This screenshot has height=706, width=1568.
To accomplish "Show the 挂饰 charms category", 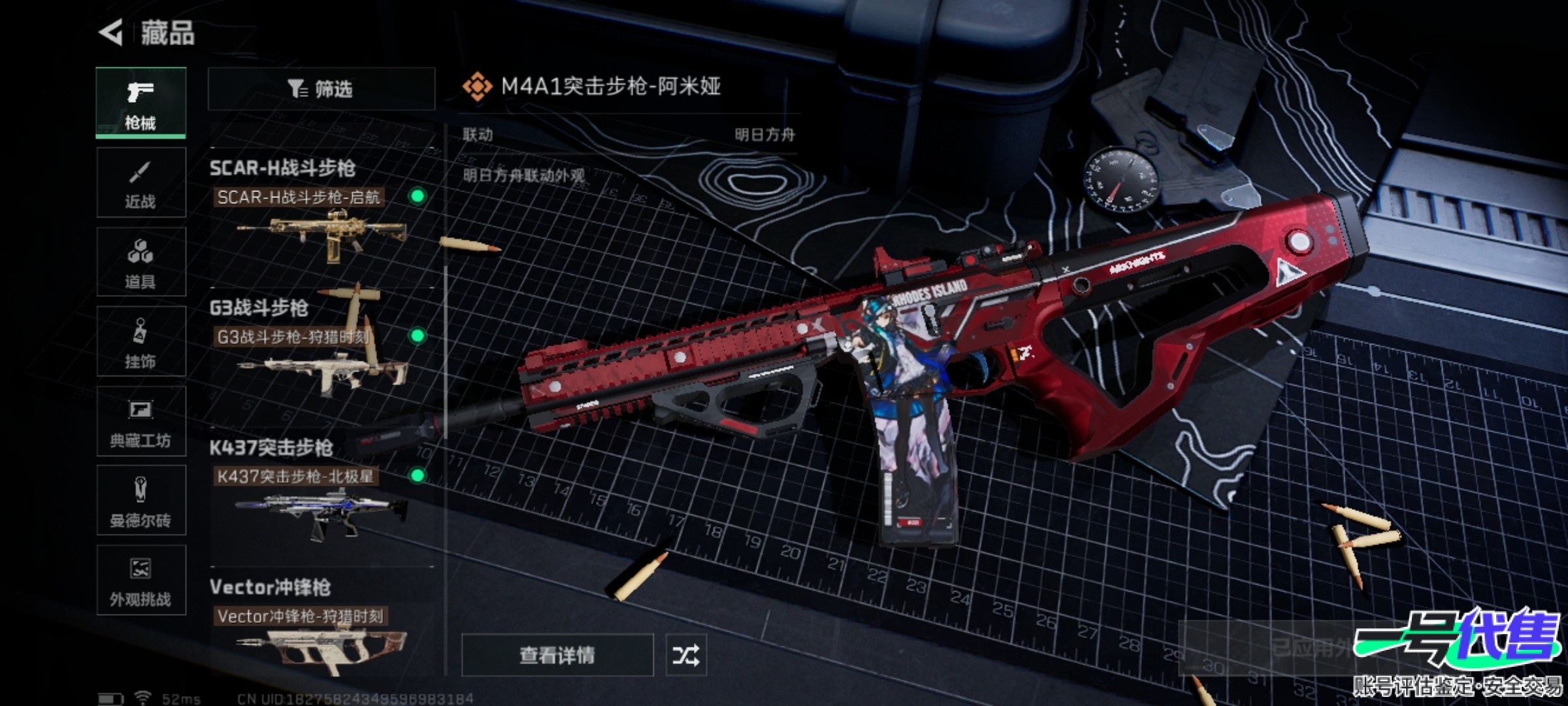I will [140, 342].
